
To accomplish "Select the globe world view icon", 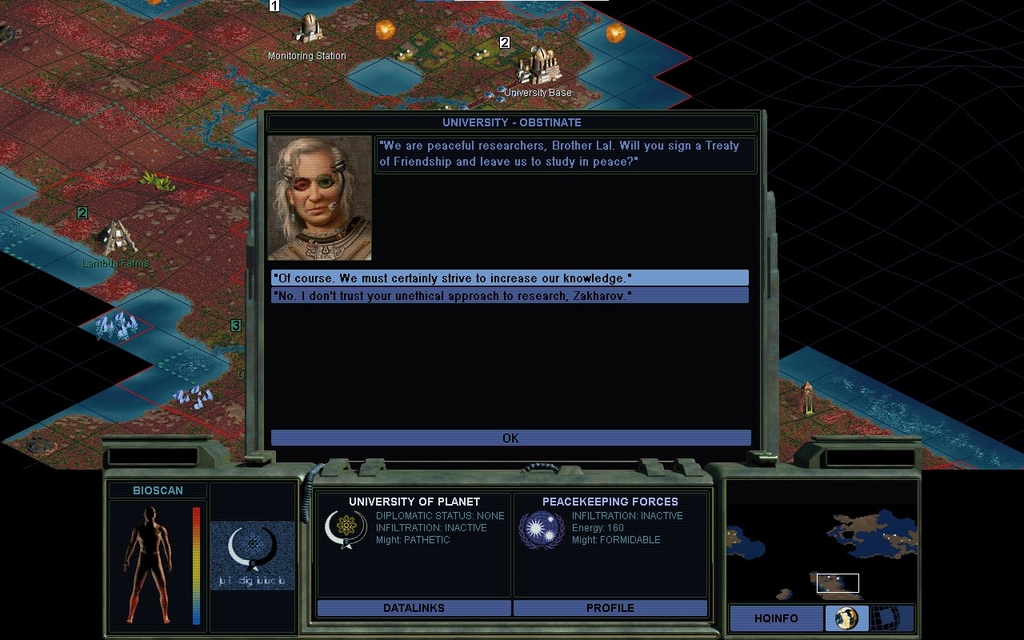I will (846, 618).
